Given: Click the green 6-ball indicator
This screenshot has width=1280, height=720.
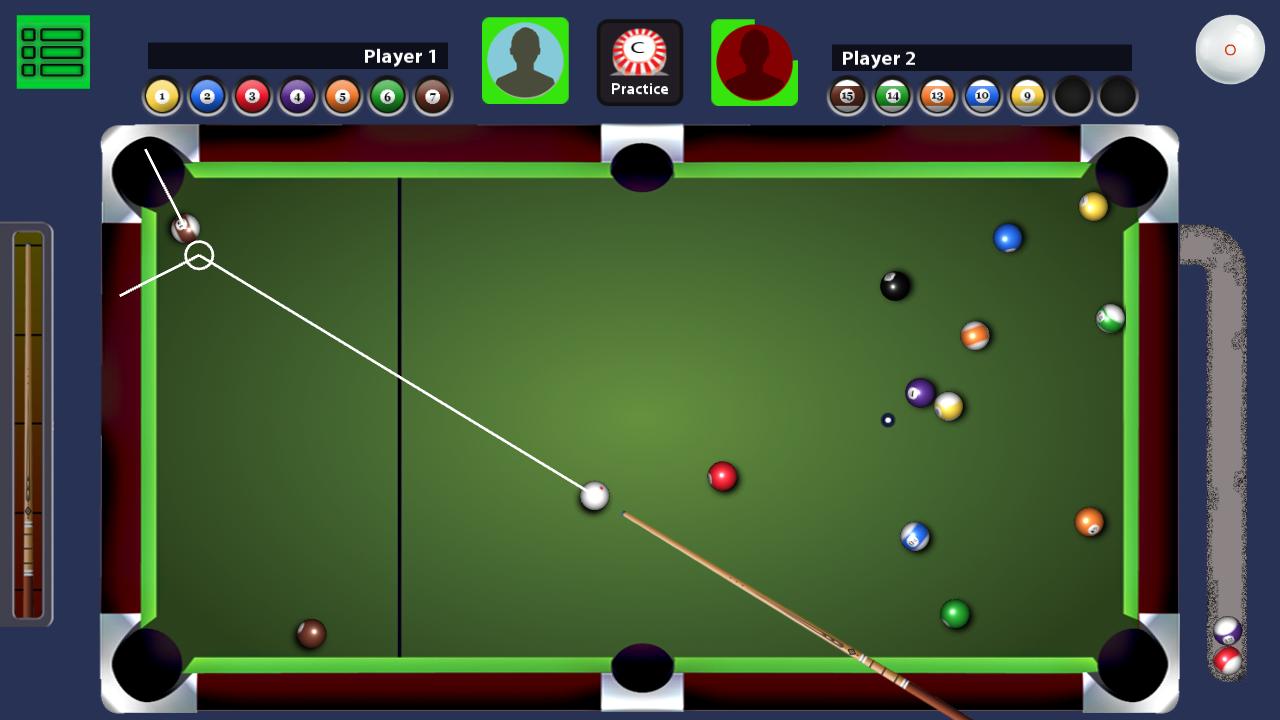Looking at the screenshot, I should (x=388, y=95).
